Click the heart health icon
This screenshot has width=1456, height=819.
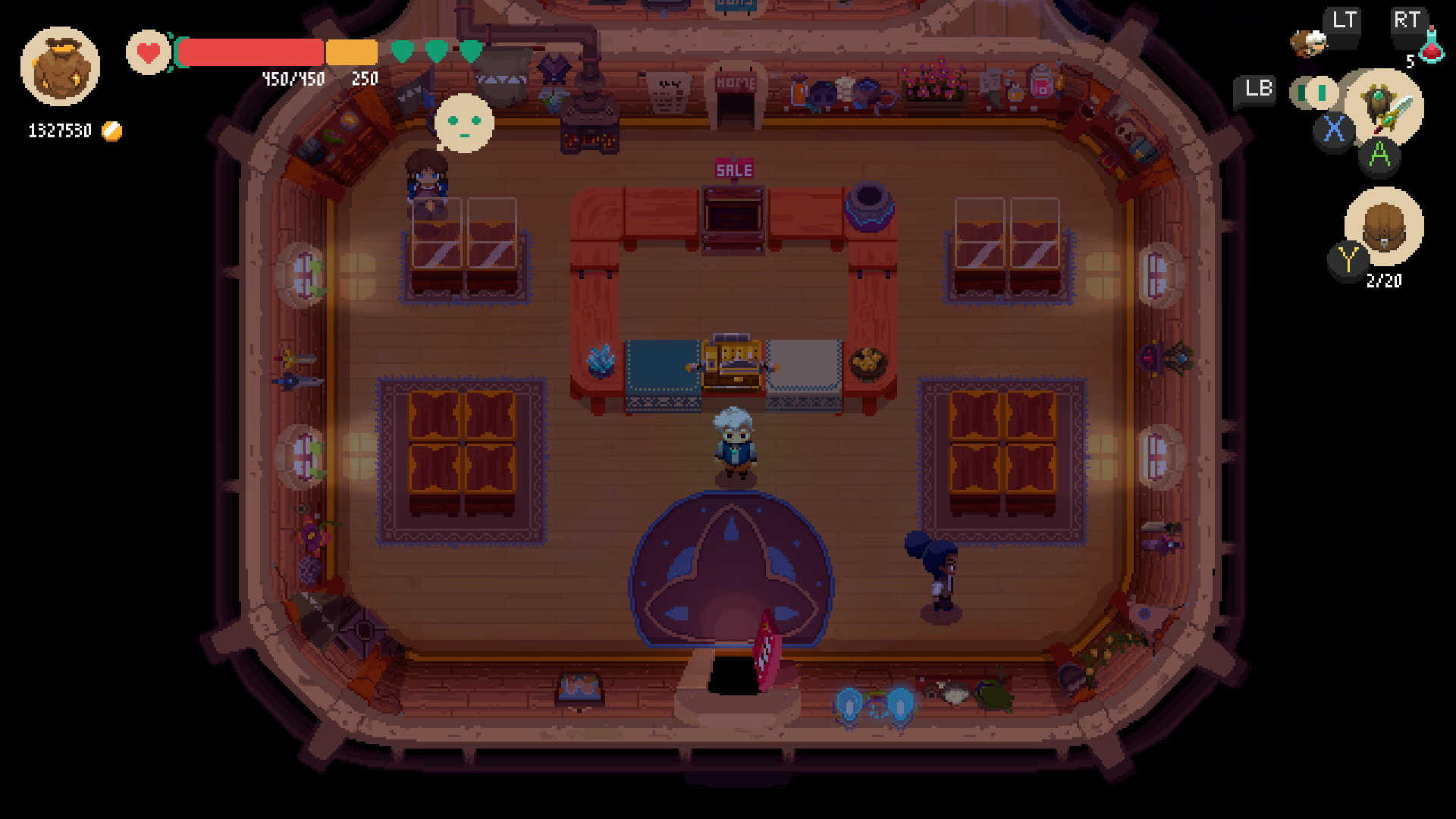149,53
